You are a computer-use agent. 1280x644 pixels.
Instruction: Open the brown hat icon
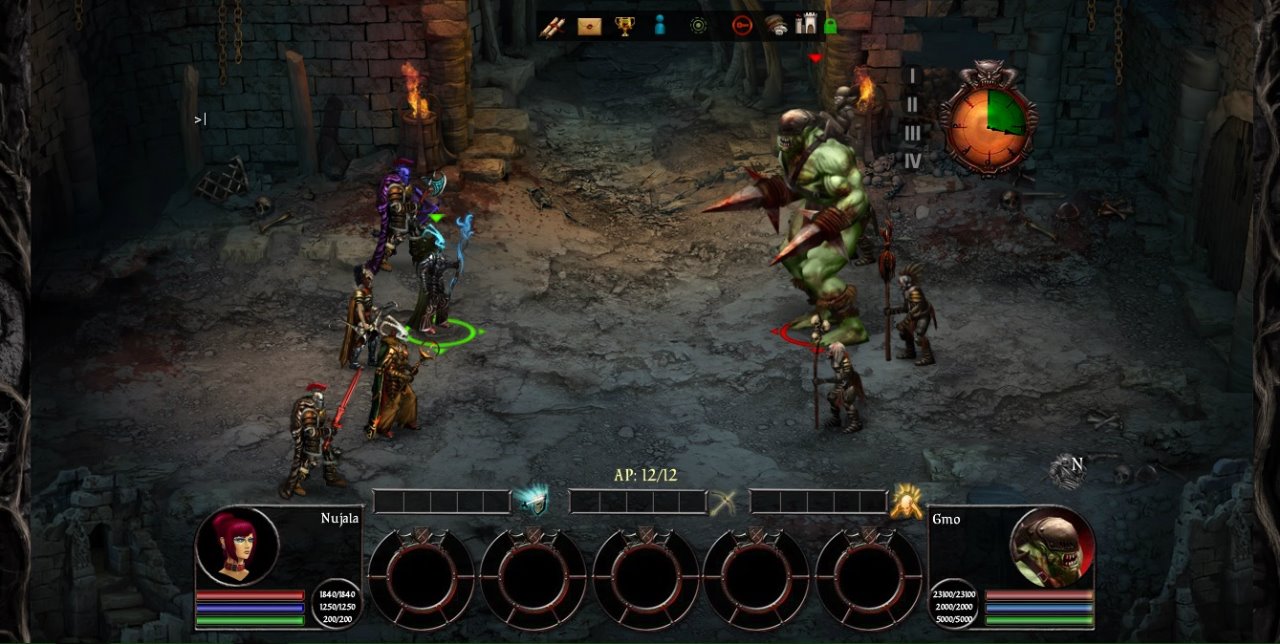pyautogui.click(x=776, y=26)
